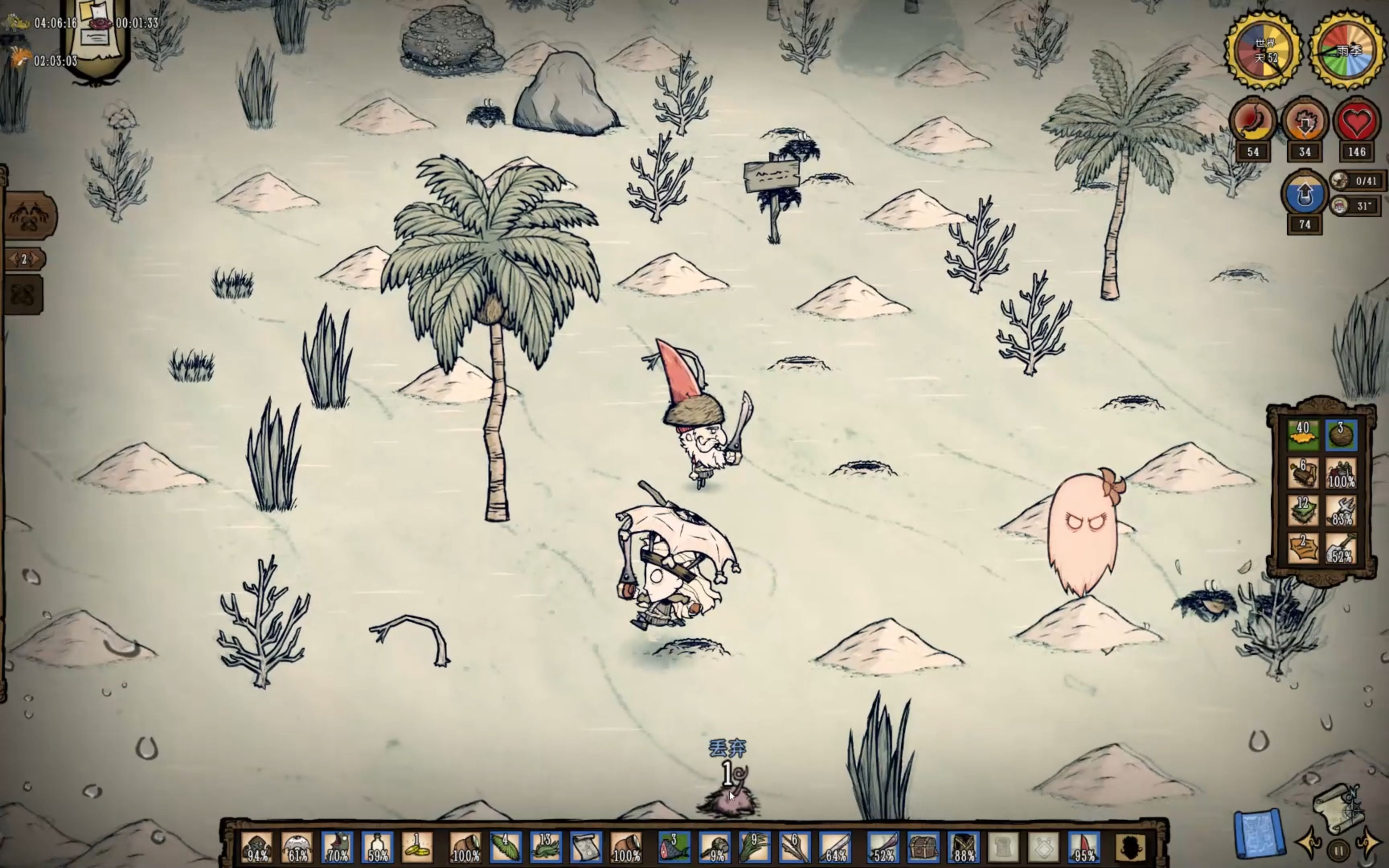Select the stack of 6 twigs
Viewport: 1389px width, 868px height.
tap(794, 848)
